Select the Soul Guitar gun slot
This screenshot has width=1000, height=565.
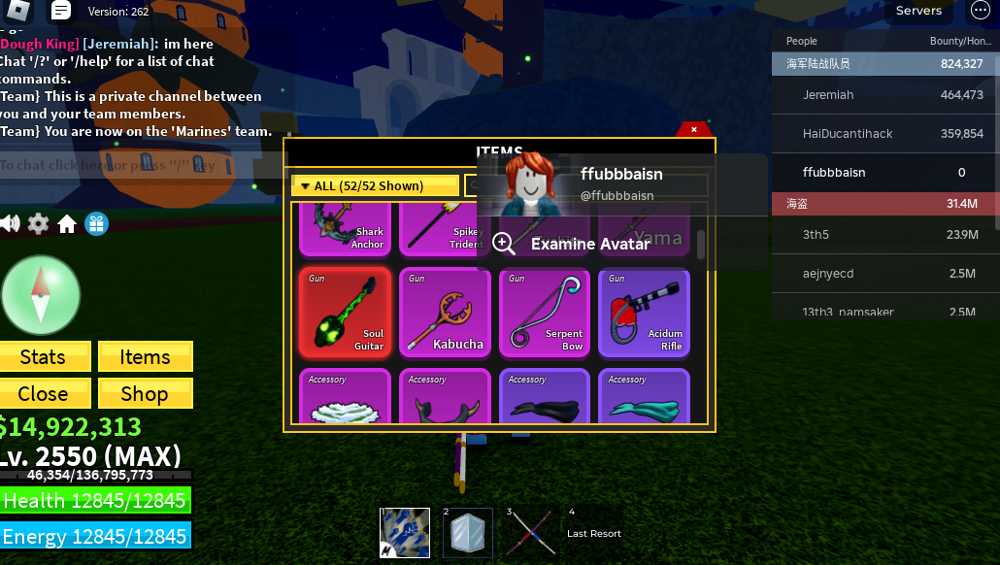[x=345, y=312]
